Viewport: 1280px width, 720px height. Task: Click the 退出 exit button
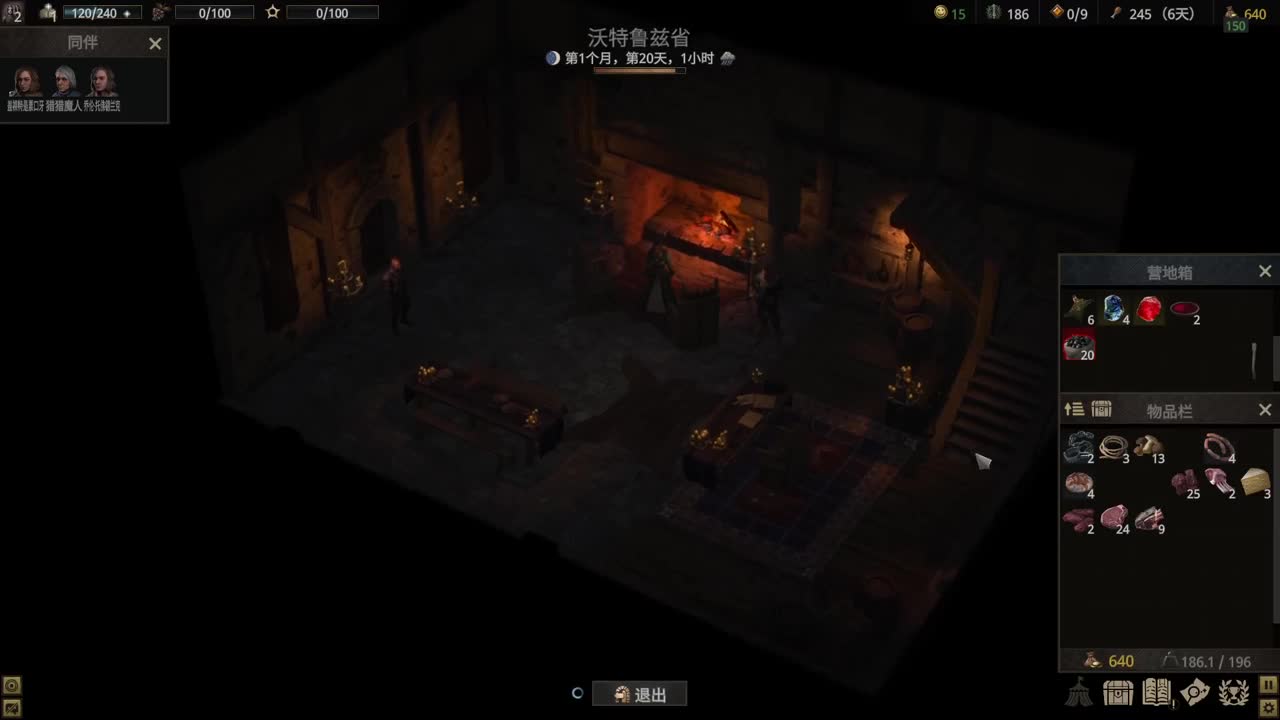[639, 693]
